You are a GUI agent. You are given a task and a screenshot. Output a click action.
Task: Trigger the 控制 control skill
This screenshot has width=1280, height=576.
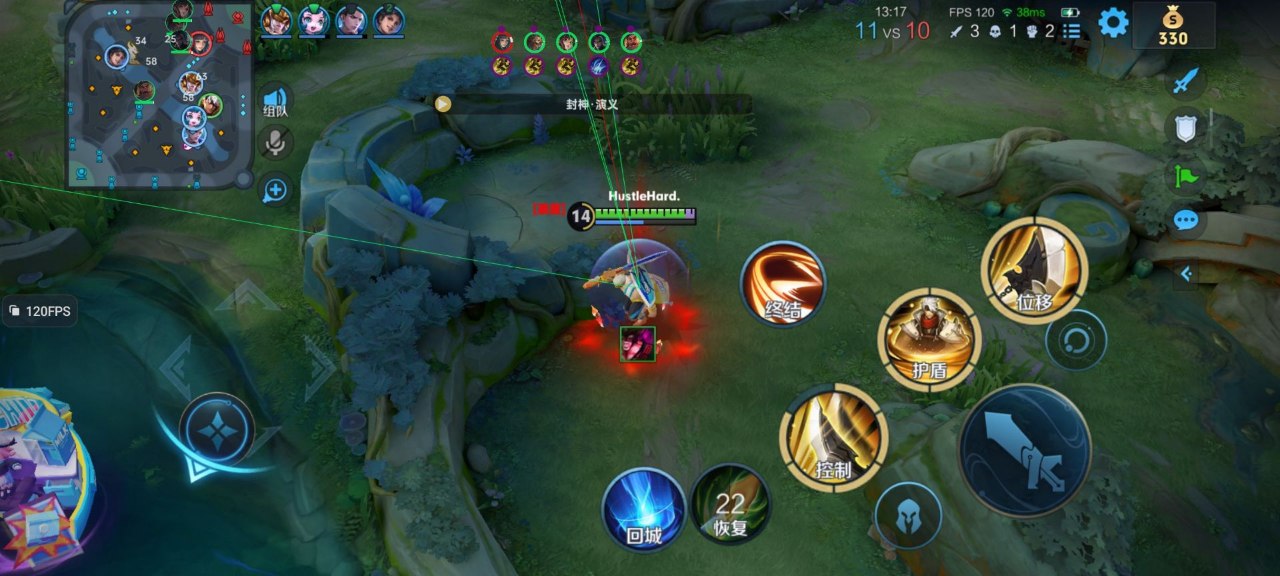pyautogui.click(x=833, y=436)
